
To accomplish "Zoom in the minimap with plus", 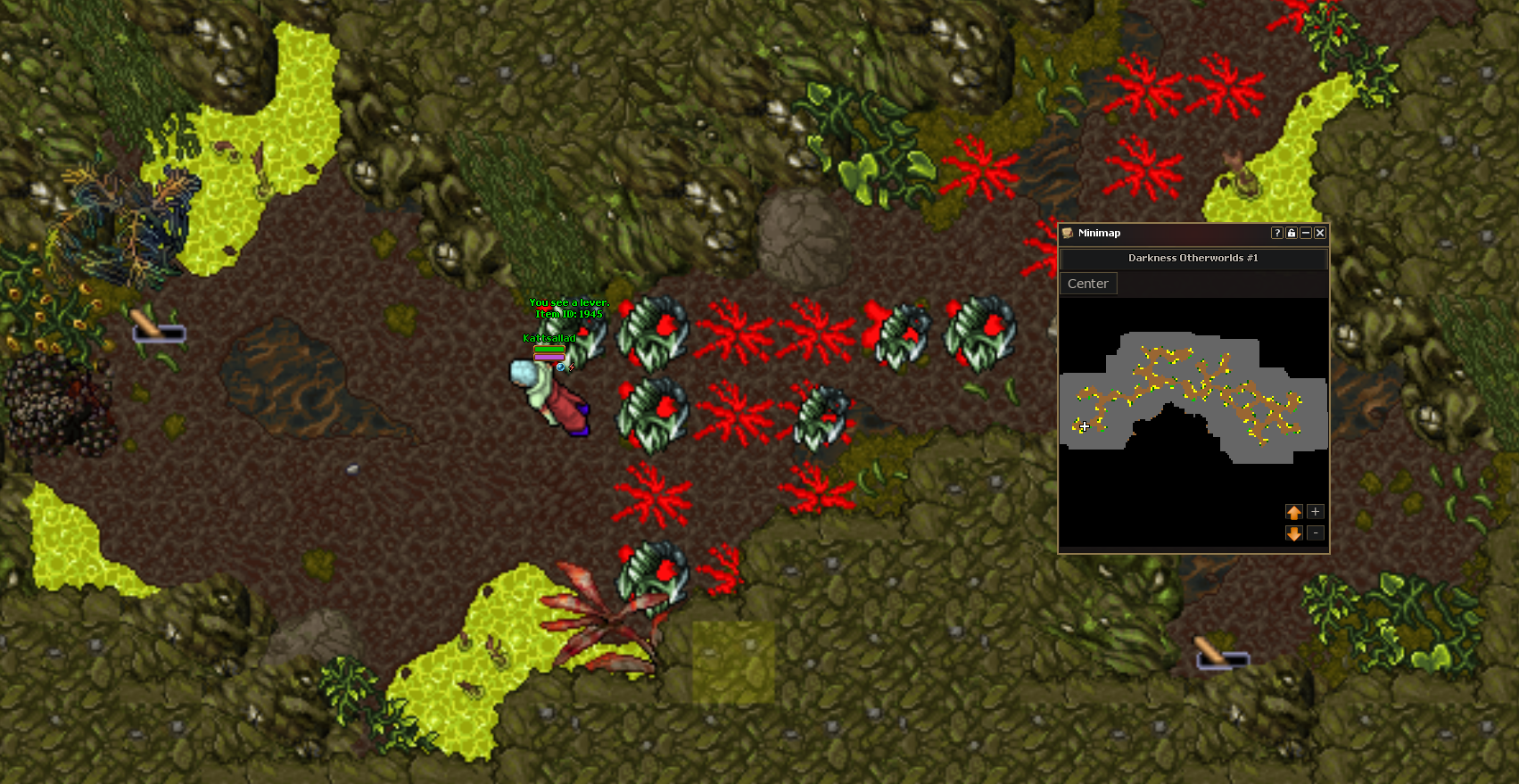I will [x=1315, y=512].
